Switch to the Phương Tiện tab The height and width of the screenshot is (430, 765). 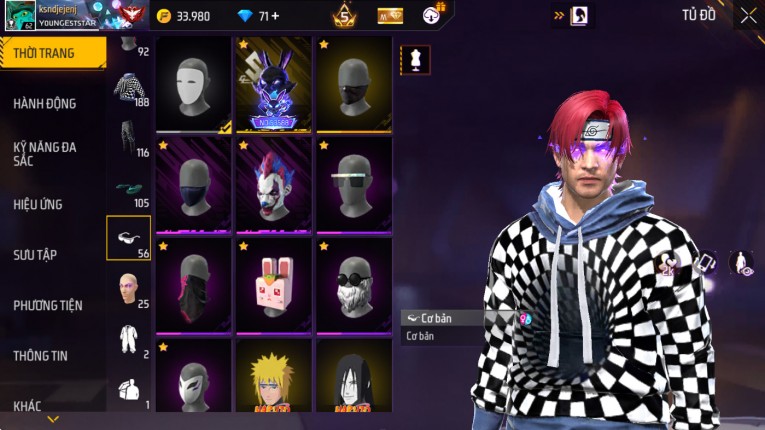48,305
